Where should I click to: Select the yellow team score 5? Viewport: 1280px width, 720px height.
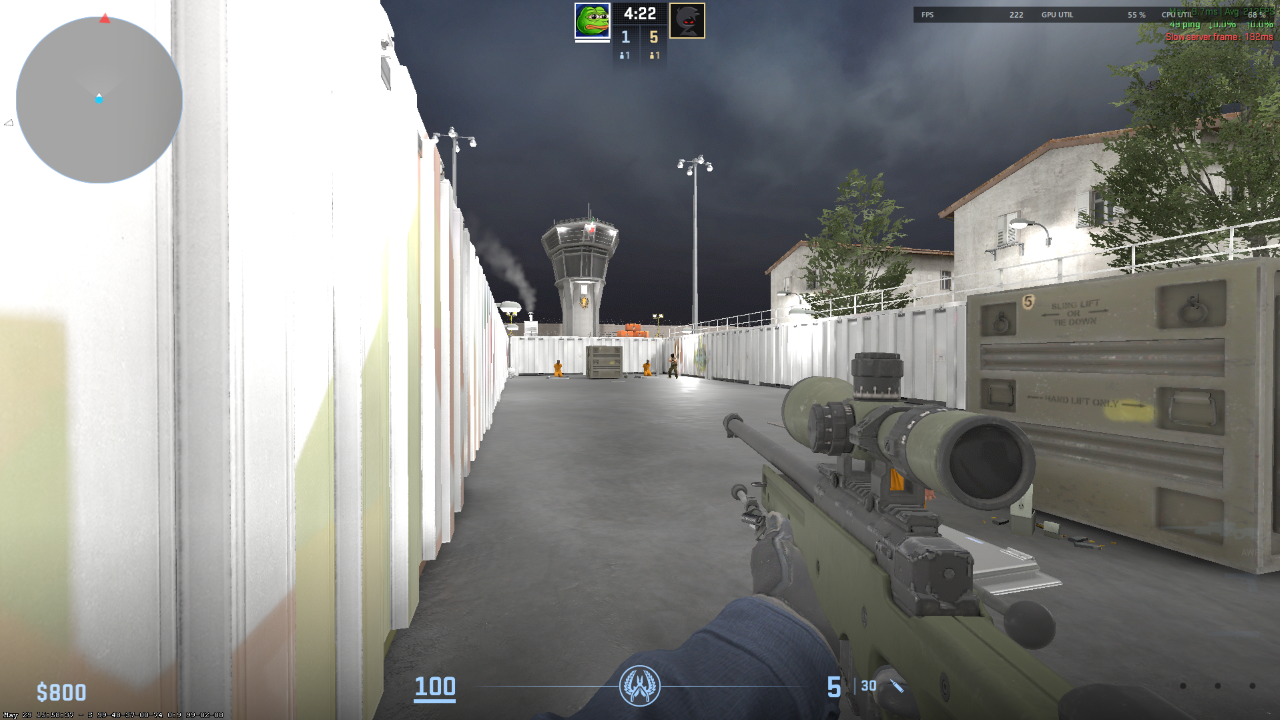pyautogui.click(x=654, y=37)
